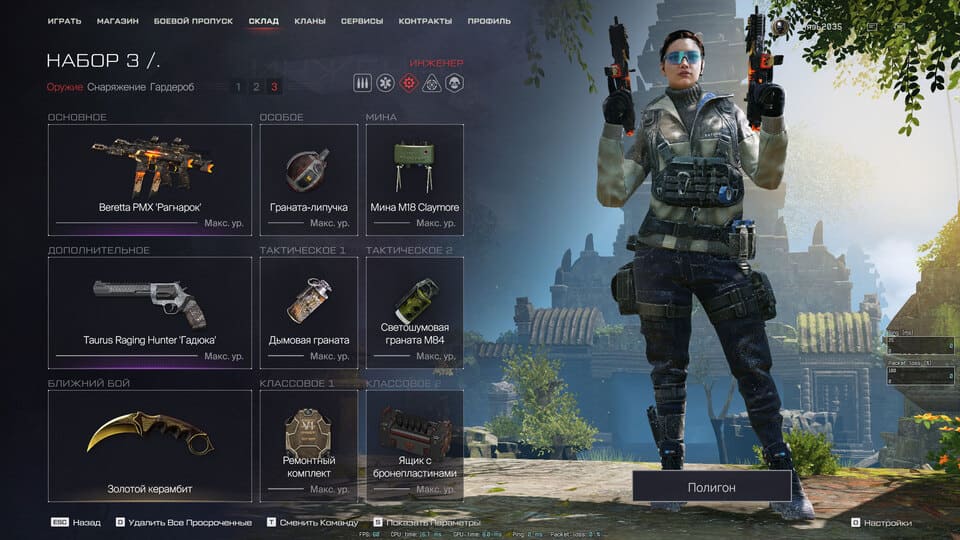This screenshot has height=540, width=960.
Task: Choose the rifleman class bullets icon
Action: pos(362,83)
